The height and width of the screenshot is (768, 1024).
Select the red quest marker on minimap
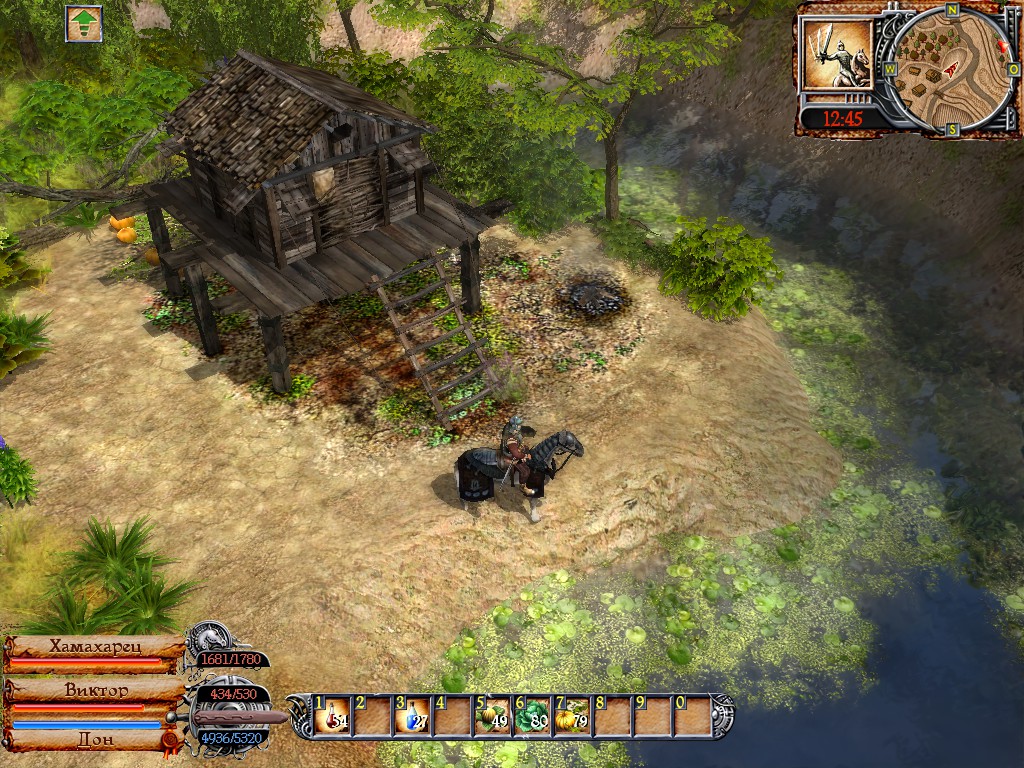[1004, 48]
